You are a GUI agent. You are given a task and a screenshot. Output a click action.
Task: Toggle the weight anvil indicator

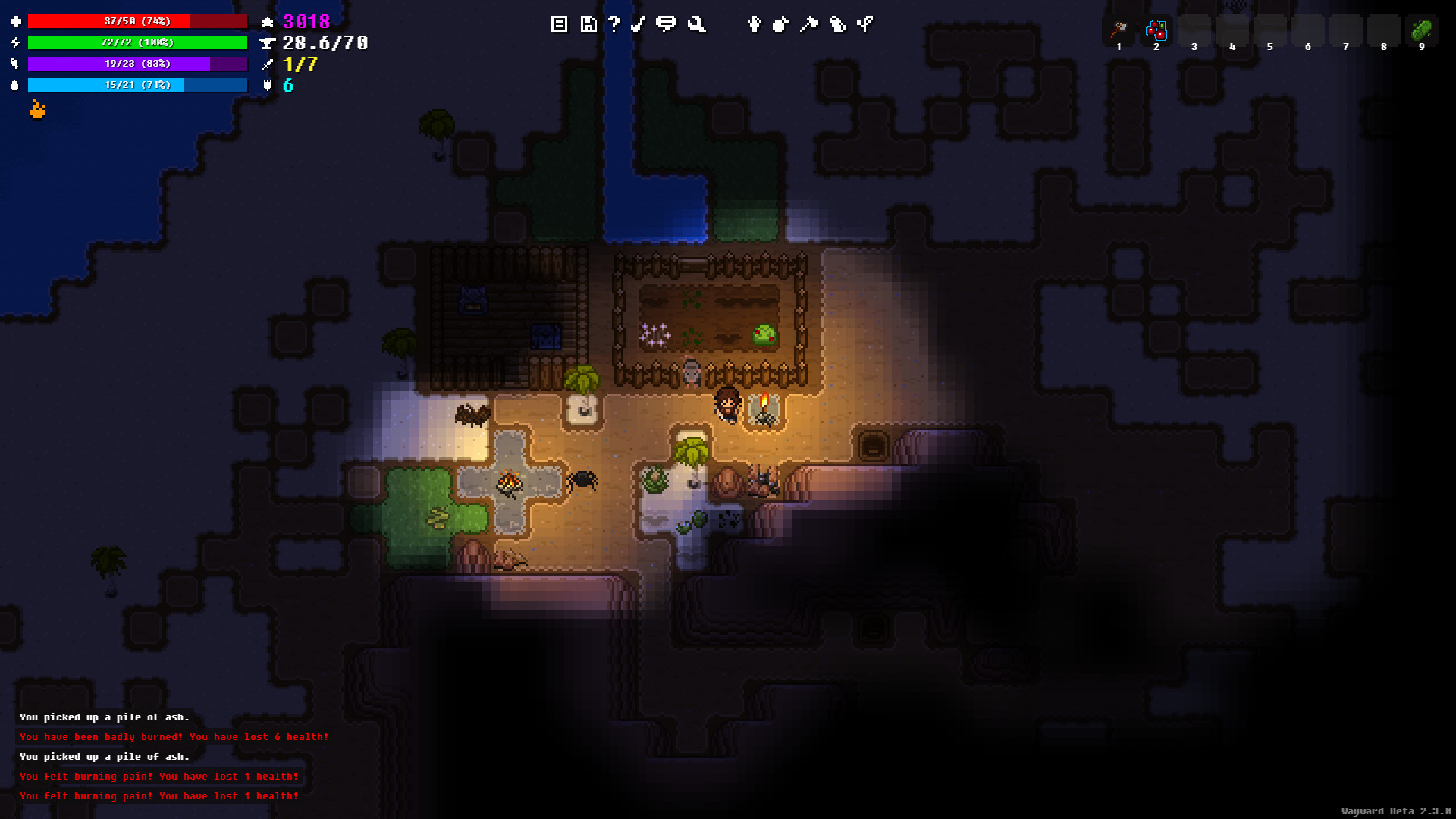267,42
